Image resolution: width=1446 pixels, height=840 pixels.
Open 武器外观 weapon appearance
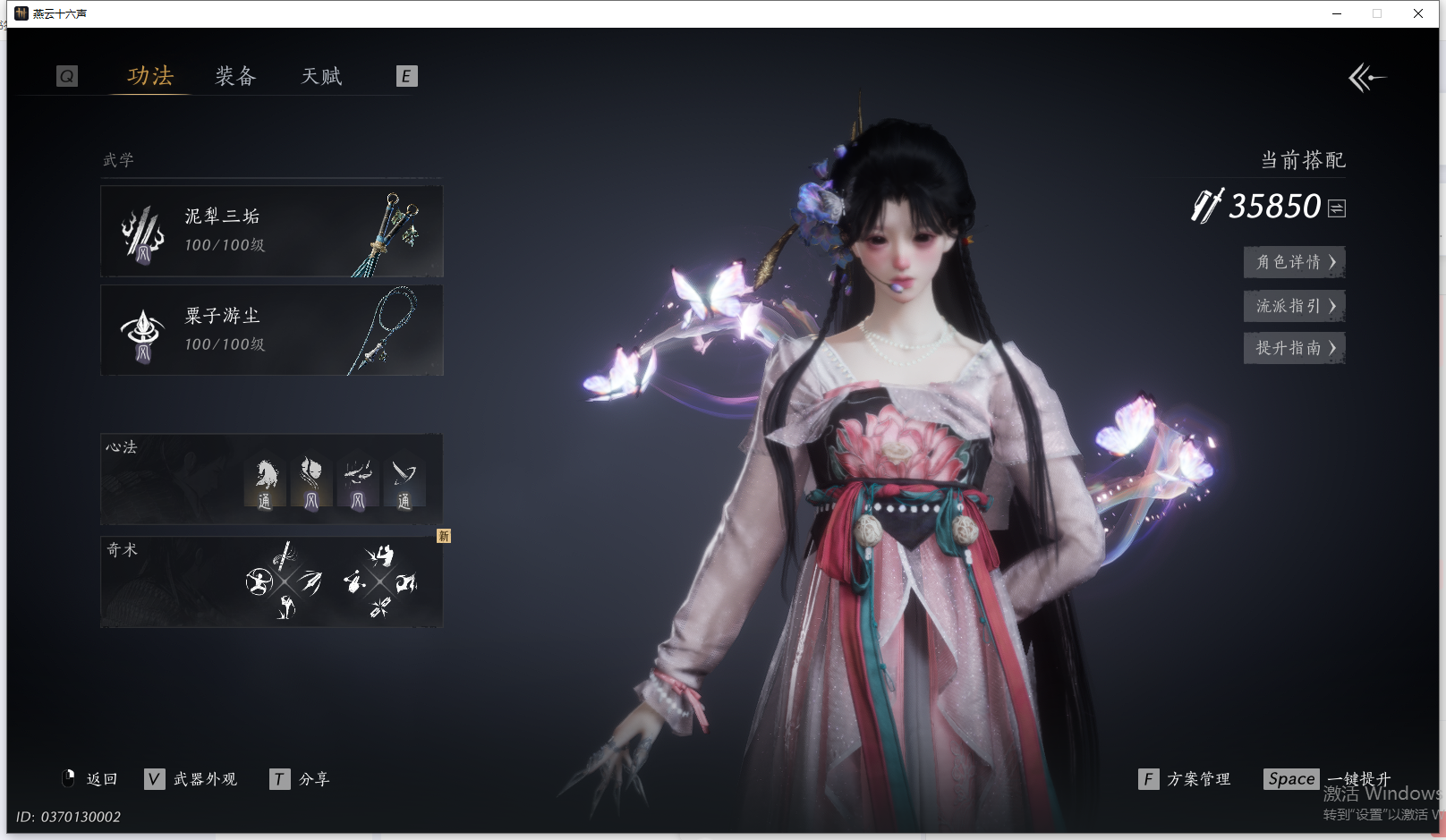191,779
